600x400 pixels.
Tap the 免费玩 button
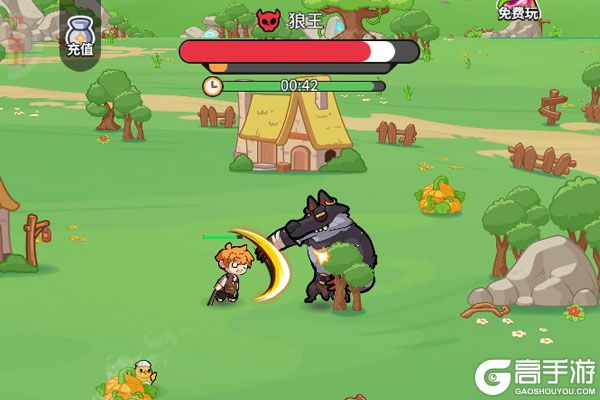[518, 13]
